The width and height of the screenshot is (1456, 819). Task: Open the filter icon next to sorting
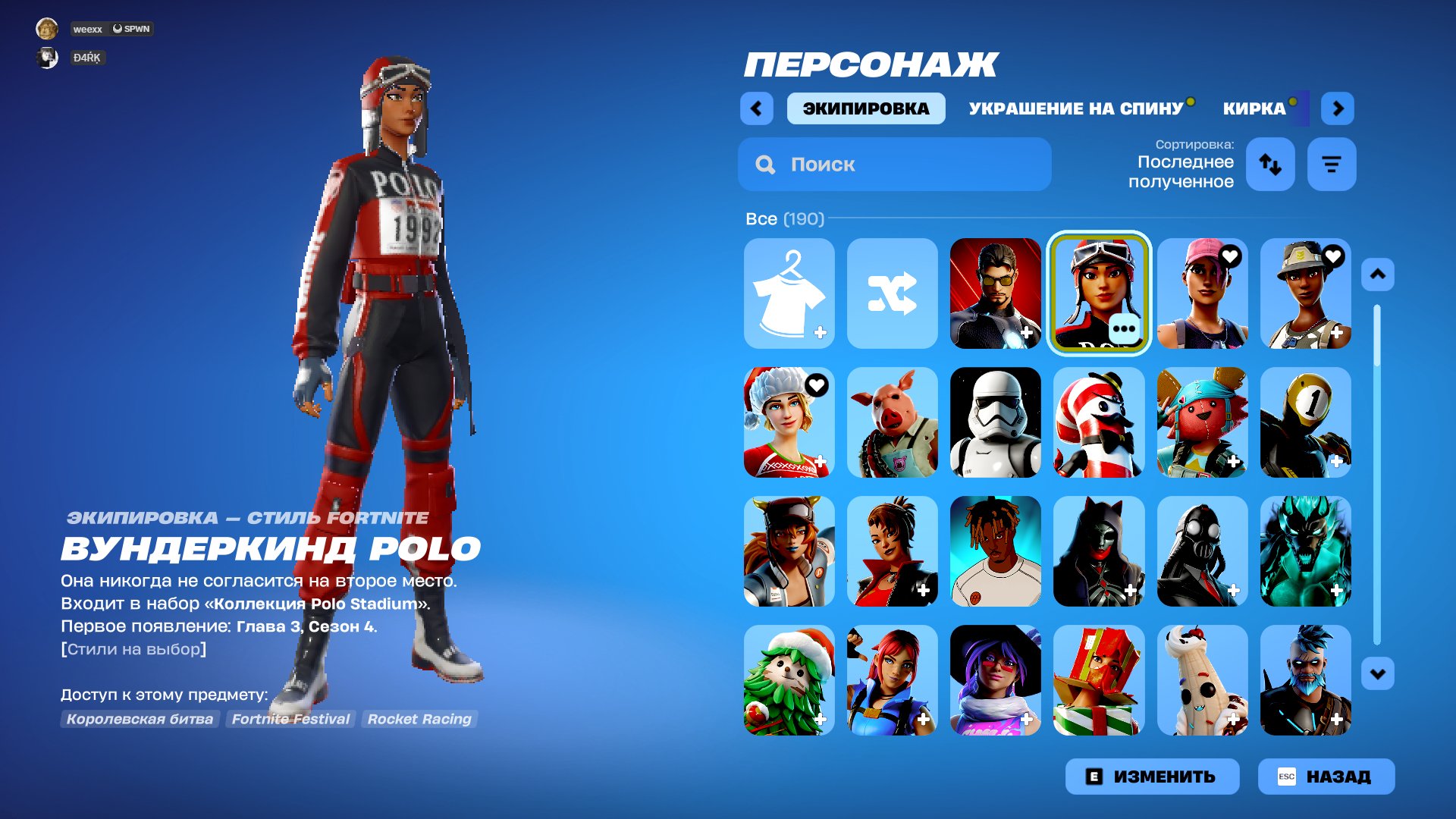[x=1331, y=164]
